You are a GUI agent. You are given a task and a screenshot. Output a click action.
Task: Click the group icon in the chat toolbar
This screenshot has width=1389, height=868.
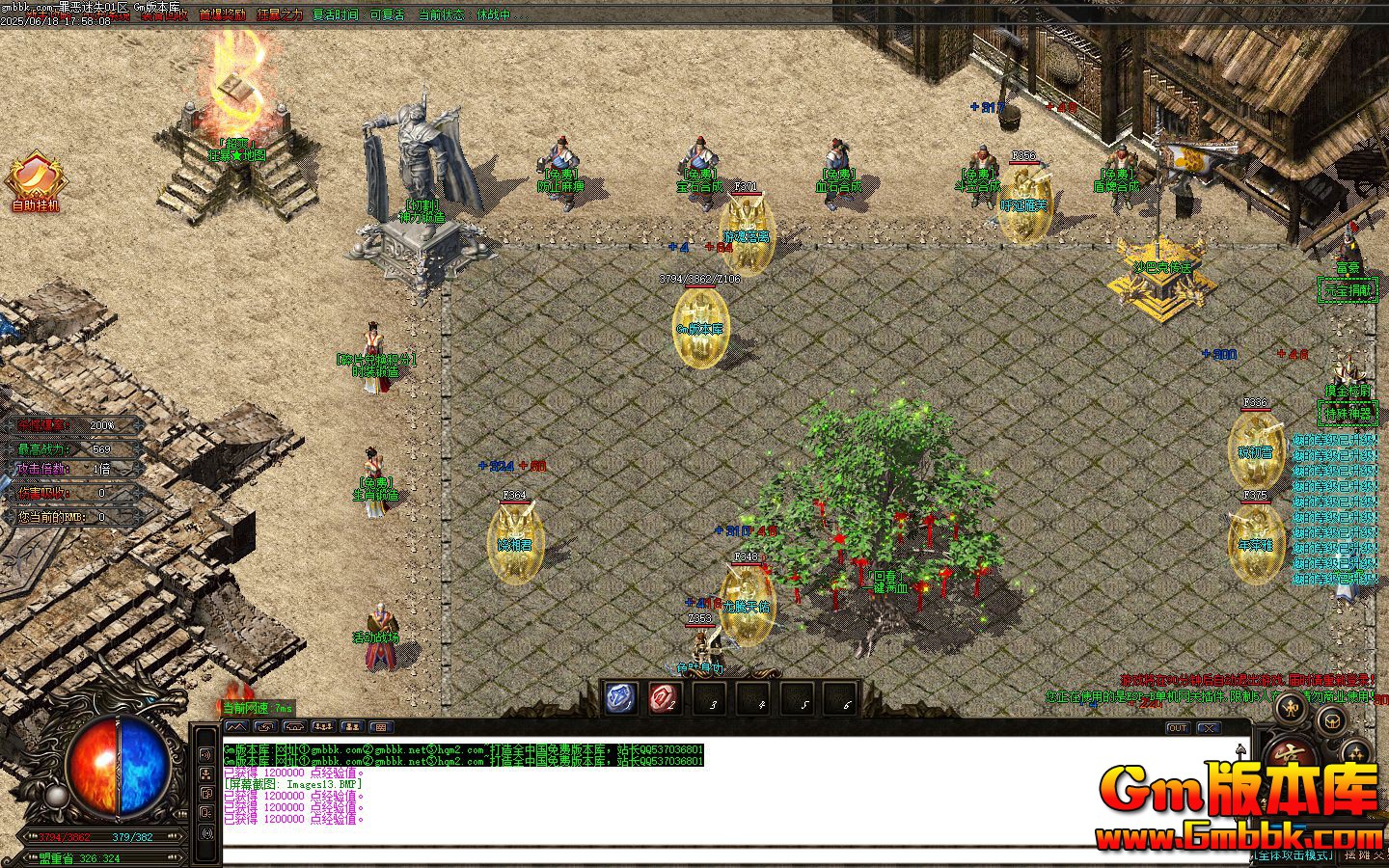[x=323, y=726]
